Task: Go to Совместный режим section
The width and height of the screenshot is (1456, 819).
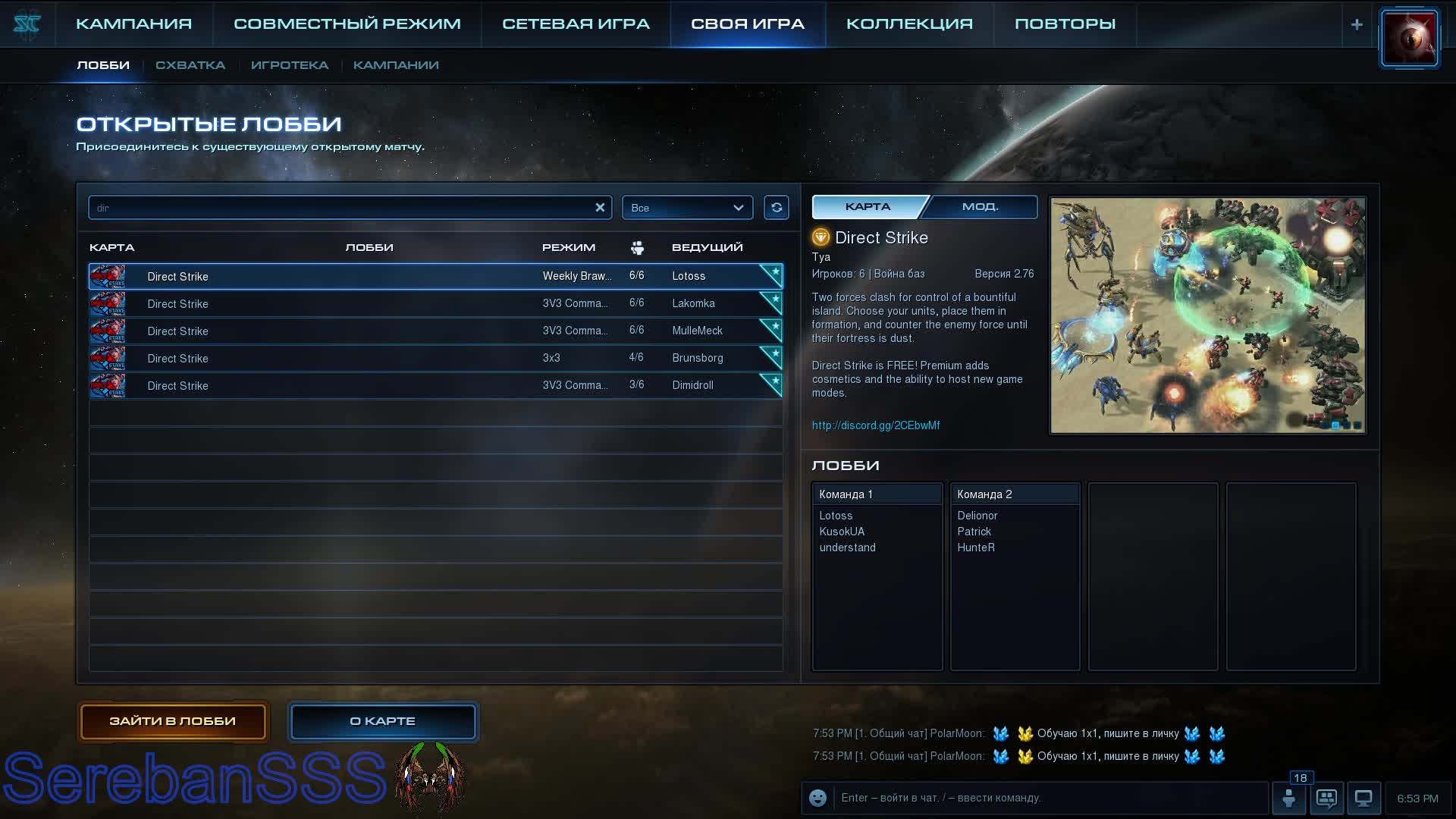Action: (347, 24)
